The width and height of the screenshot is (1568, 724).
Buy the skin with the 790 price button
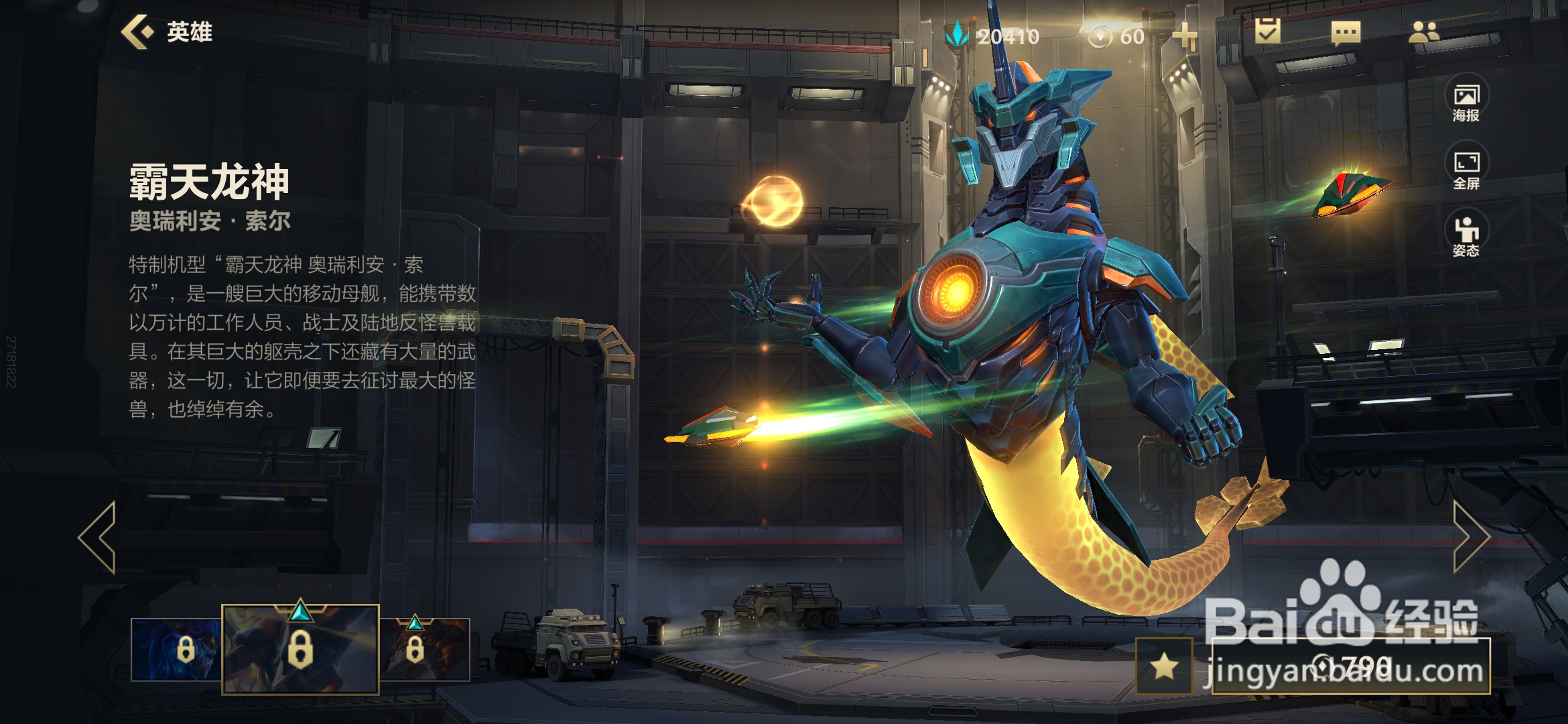click(1351, 666)
